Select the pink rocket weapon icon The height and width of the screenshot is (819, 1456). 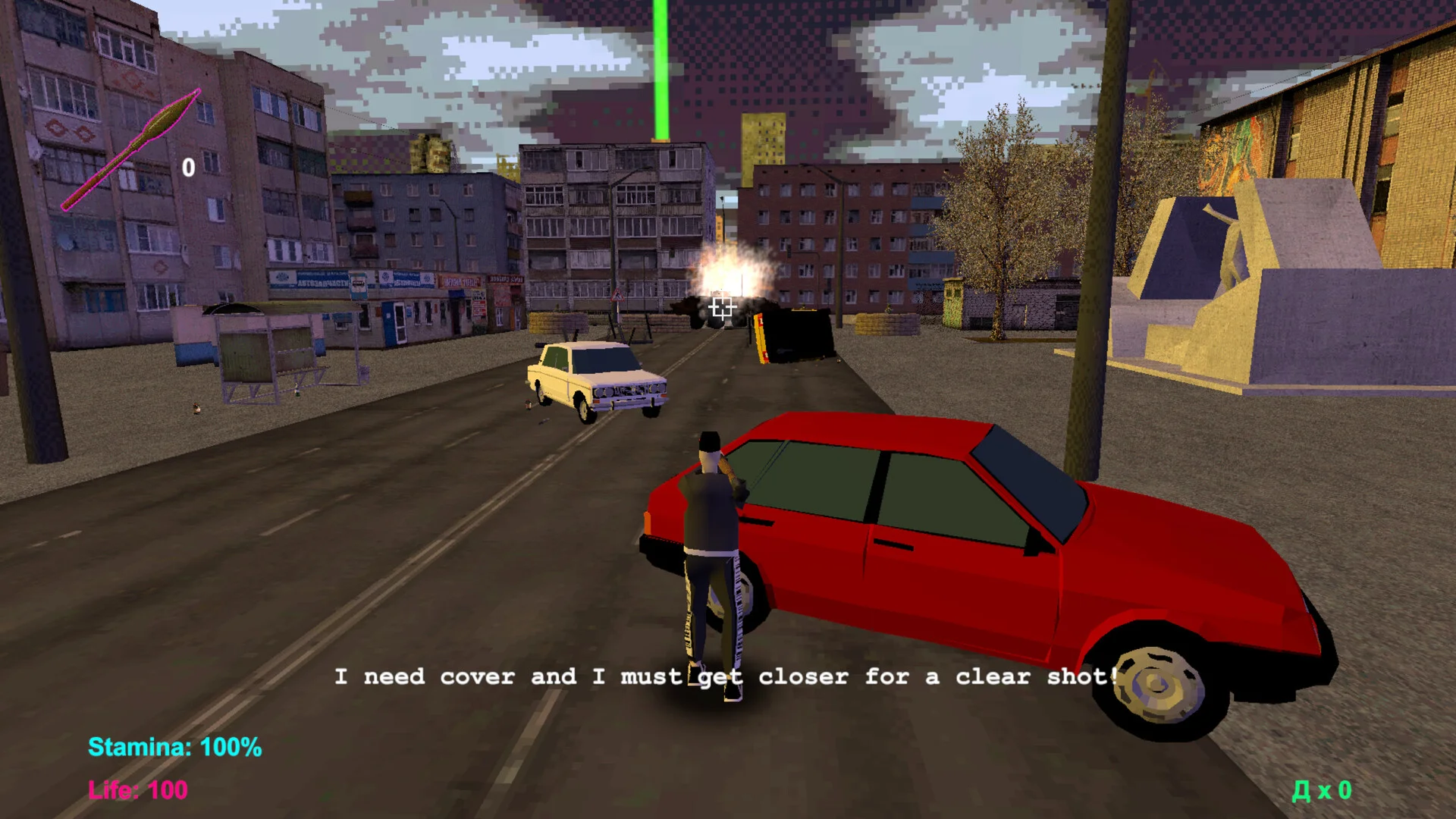tap(132, 149)
